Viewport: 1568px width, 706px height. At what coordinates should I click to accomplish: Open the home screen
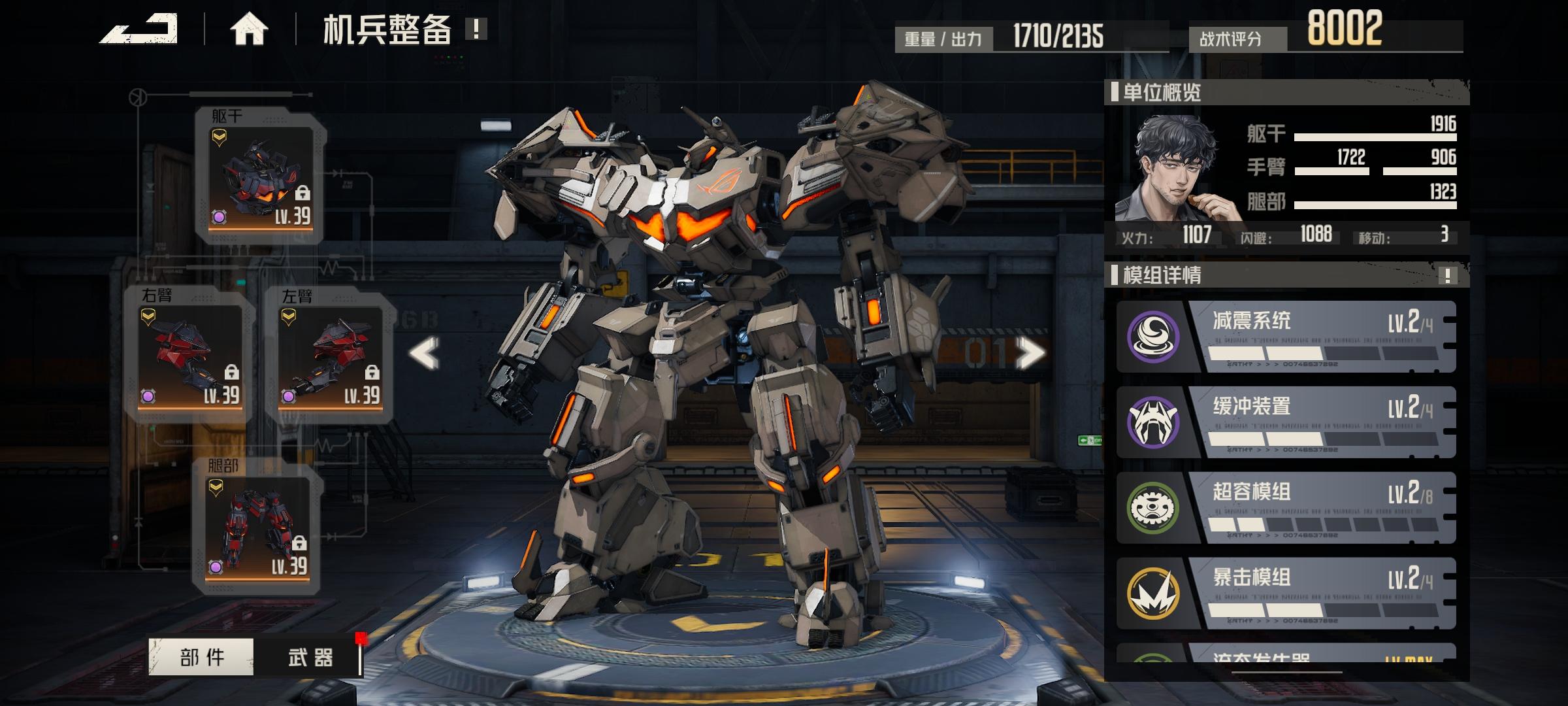click(x=249, y=29)
